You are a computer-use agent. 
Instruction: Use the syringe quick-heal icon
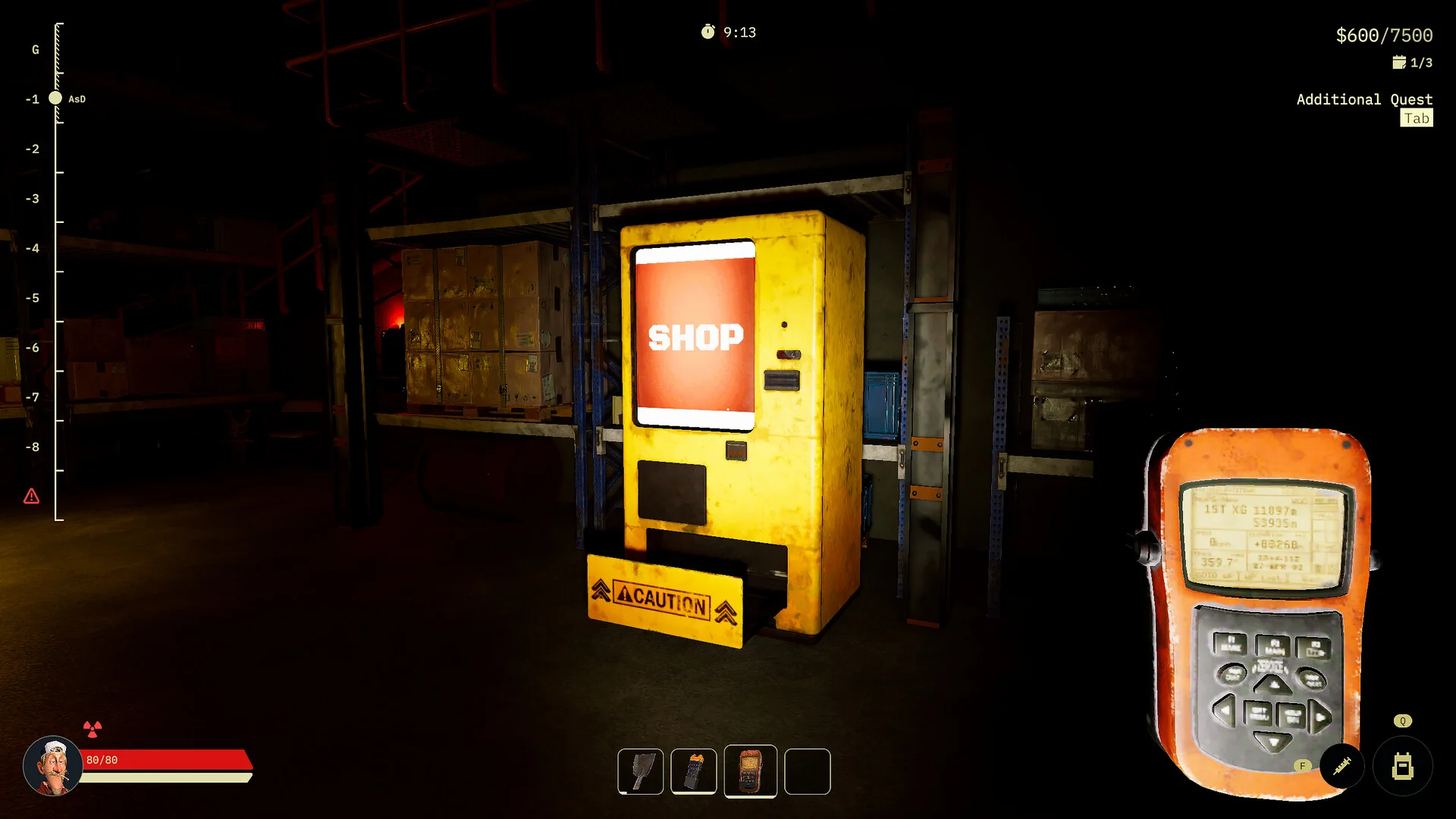coord(1341,766)
